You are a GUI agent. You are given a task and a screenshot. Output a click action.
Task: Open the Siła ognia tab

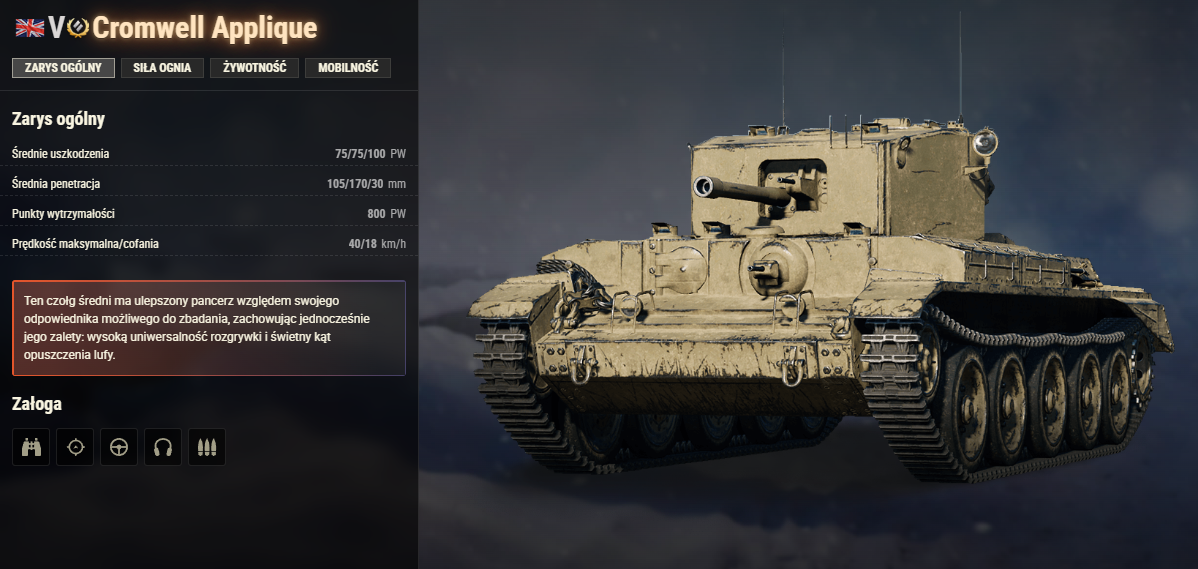(162, 68)
